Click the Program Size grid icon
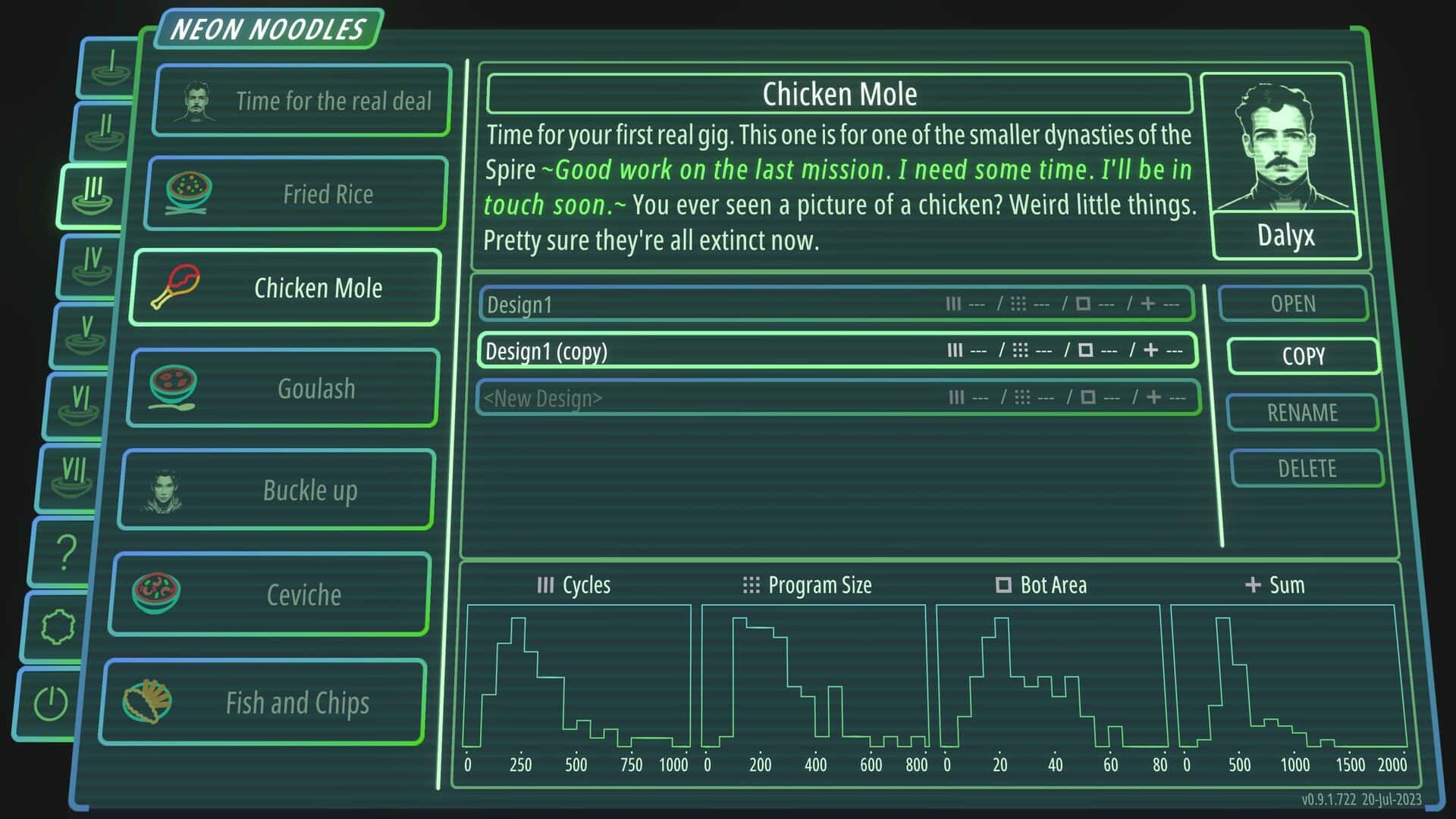1456x819 pixels. pos(750,585)
